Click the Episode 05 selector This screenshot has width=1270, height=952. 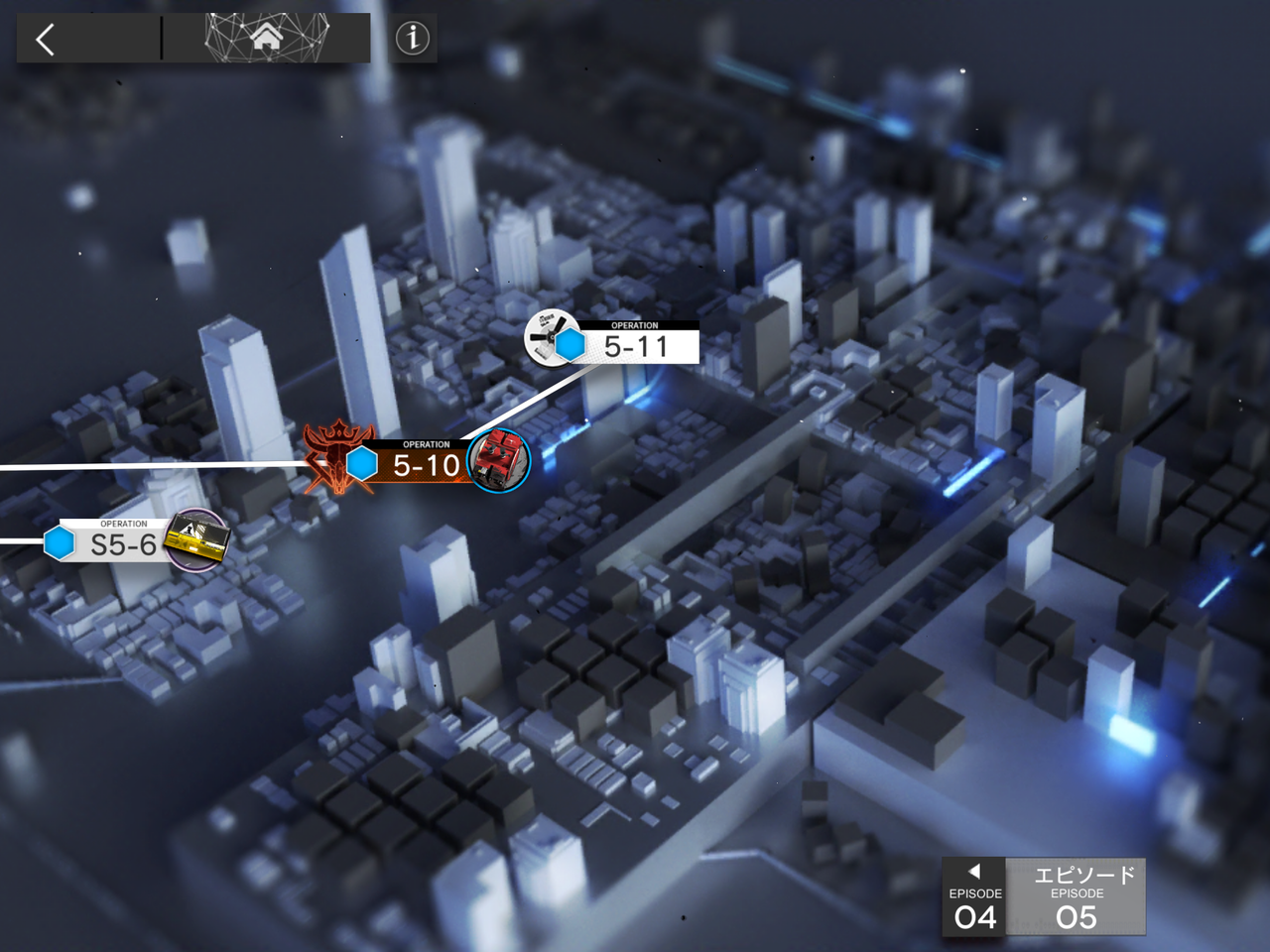click(x=1077, y=897)
